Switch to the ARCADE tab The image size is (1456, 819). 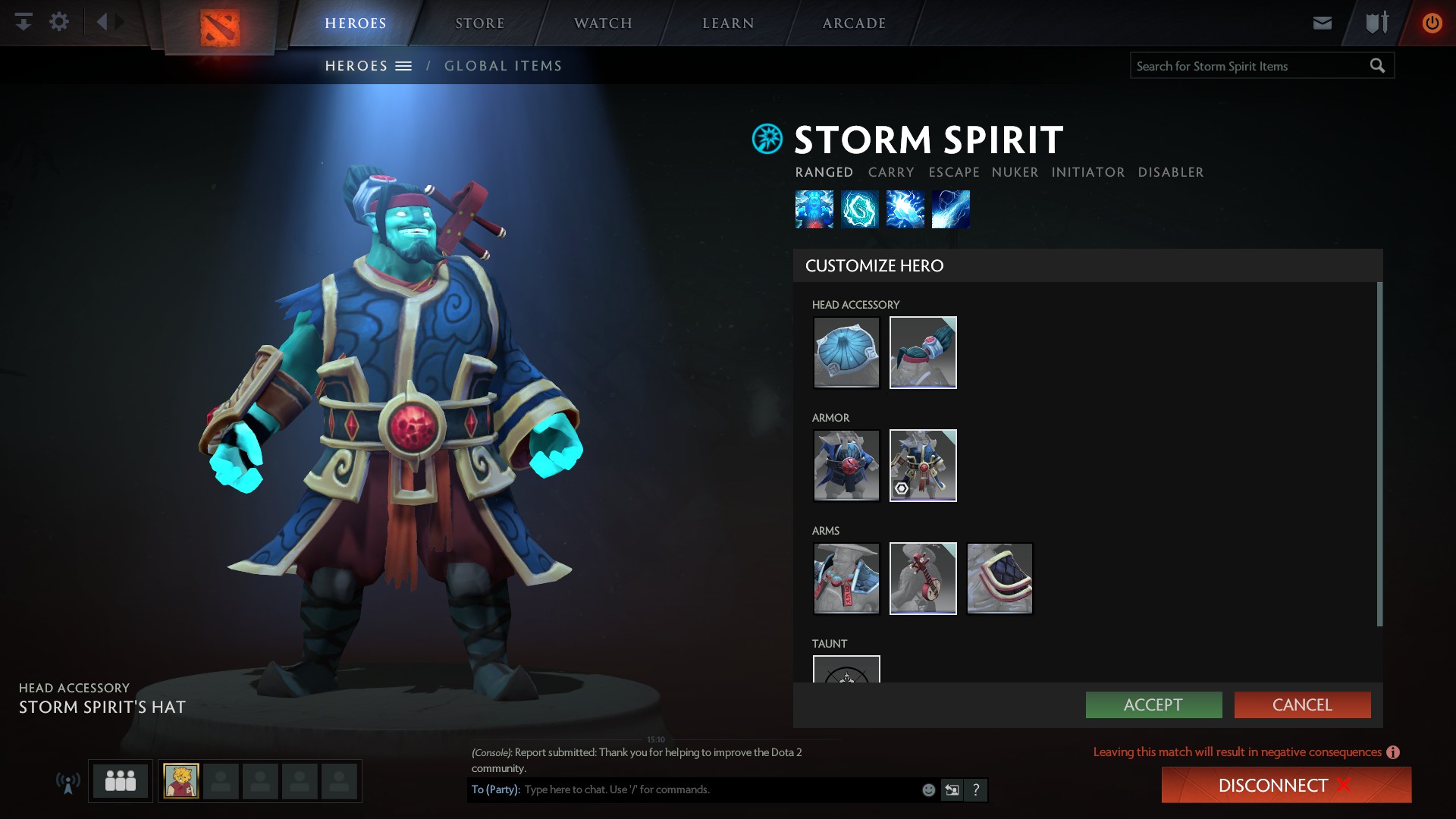tap(854, 23)
